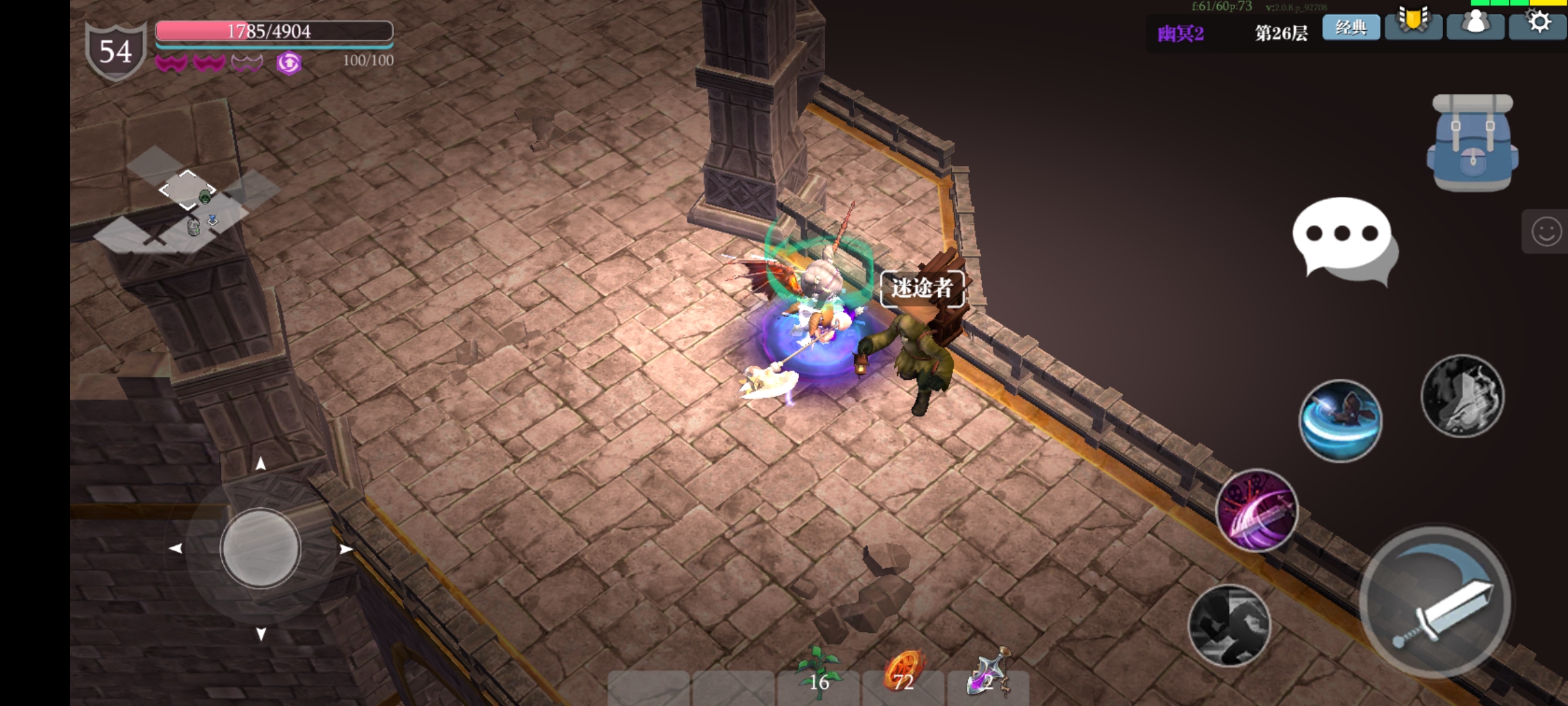This screenshot has height=706, width=1568.
Task: Activate the purple slash skill
Action: 1256,511
